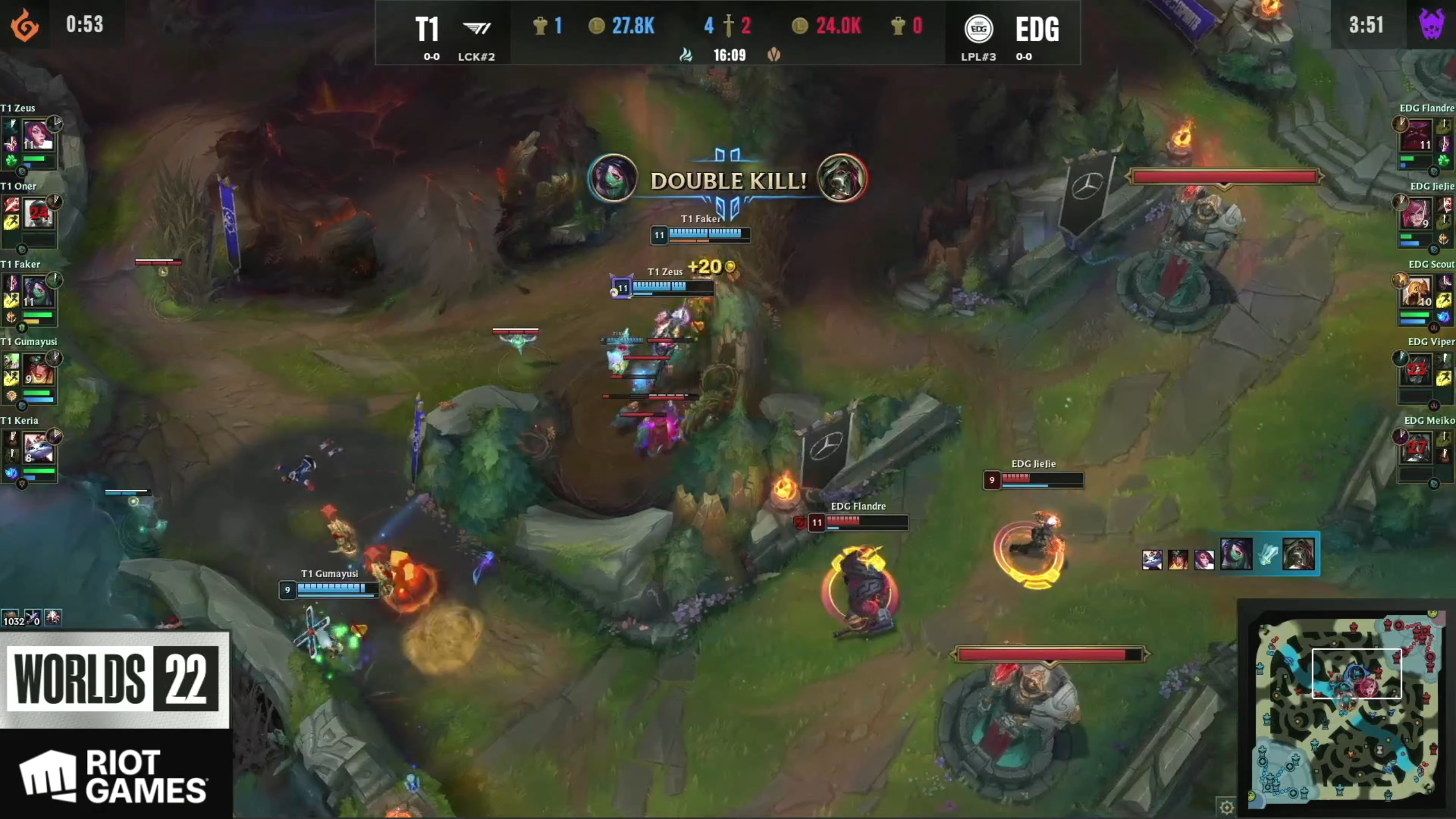Click the purple Baron timer icon
The width and height of the screenshot is (1456, 819).
(1431, 24)
